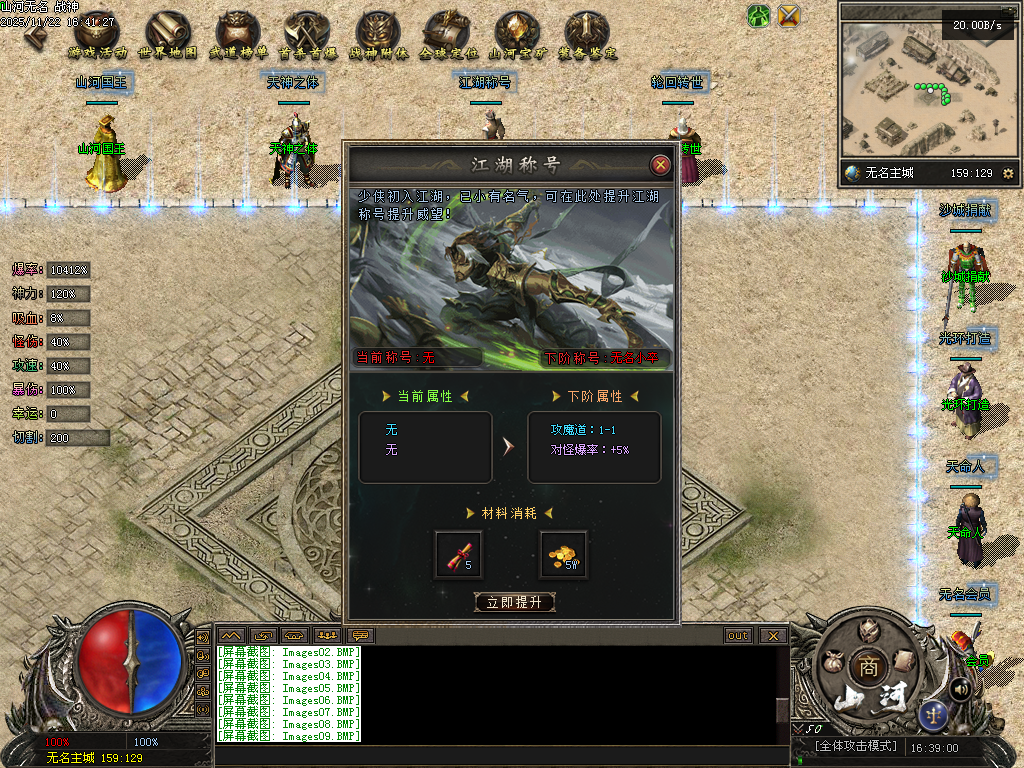Image resolution: width=1024 pixels, height=768 pixels.
Task: Close the 江湖称号 dialog
Action: click(x=660, y=165)
